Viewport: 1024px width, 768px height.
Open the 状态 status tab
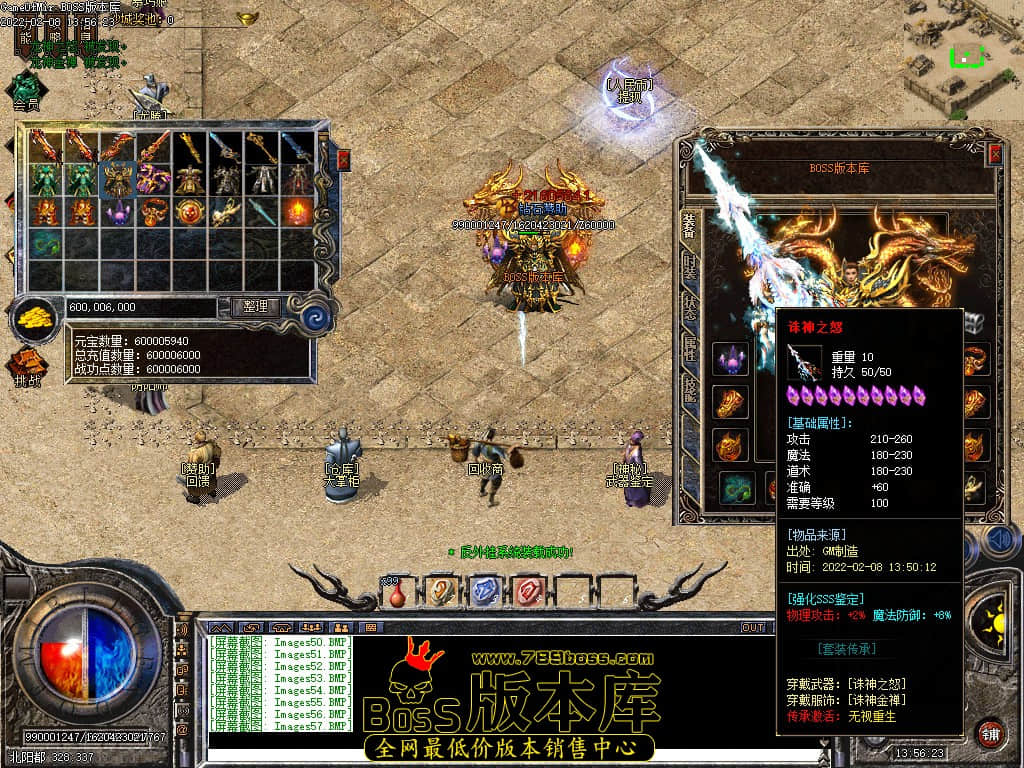click(689, 307)
